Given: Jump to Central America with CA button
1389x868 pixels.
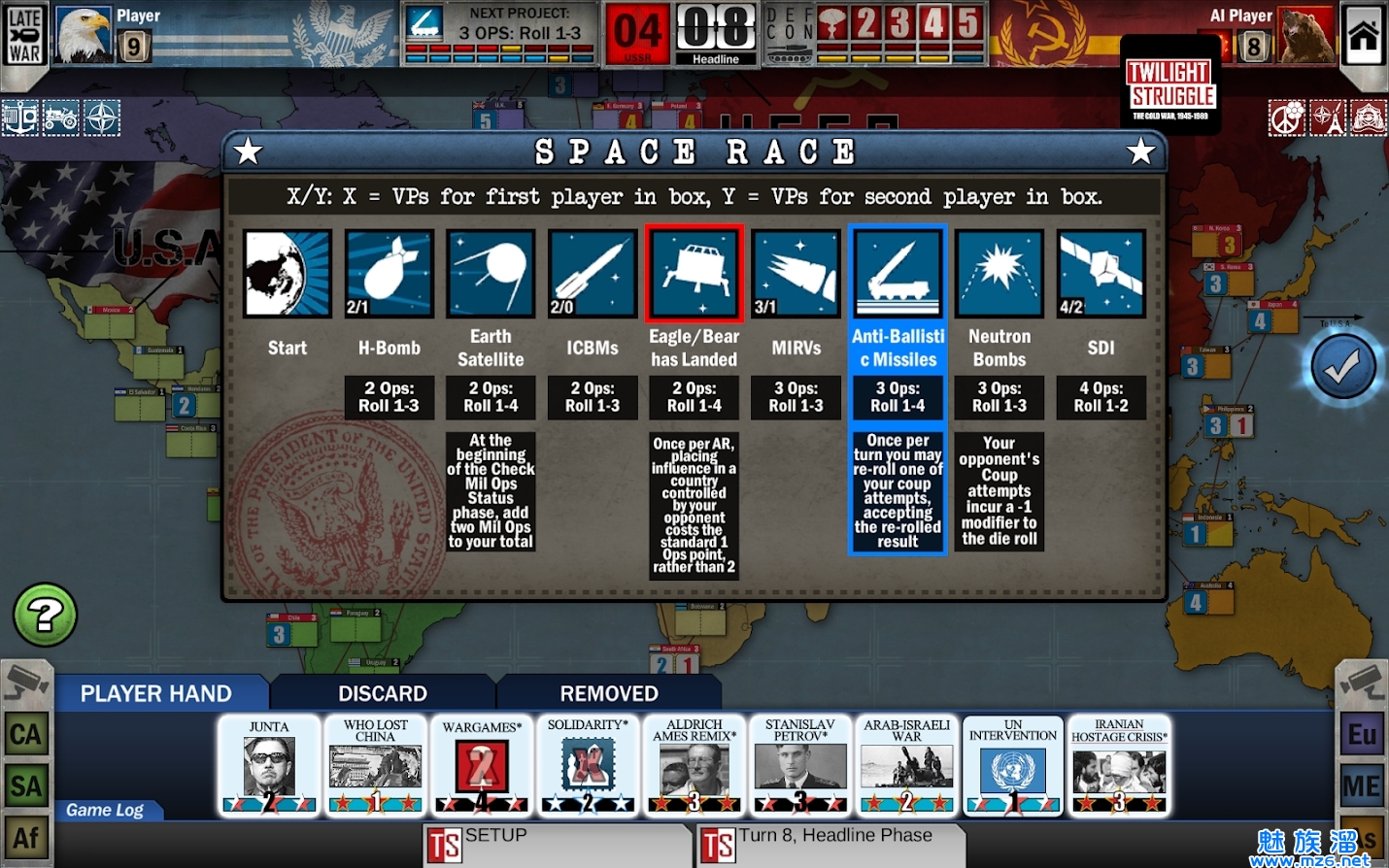Looking at the screenshot, I should (26, 735).
